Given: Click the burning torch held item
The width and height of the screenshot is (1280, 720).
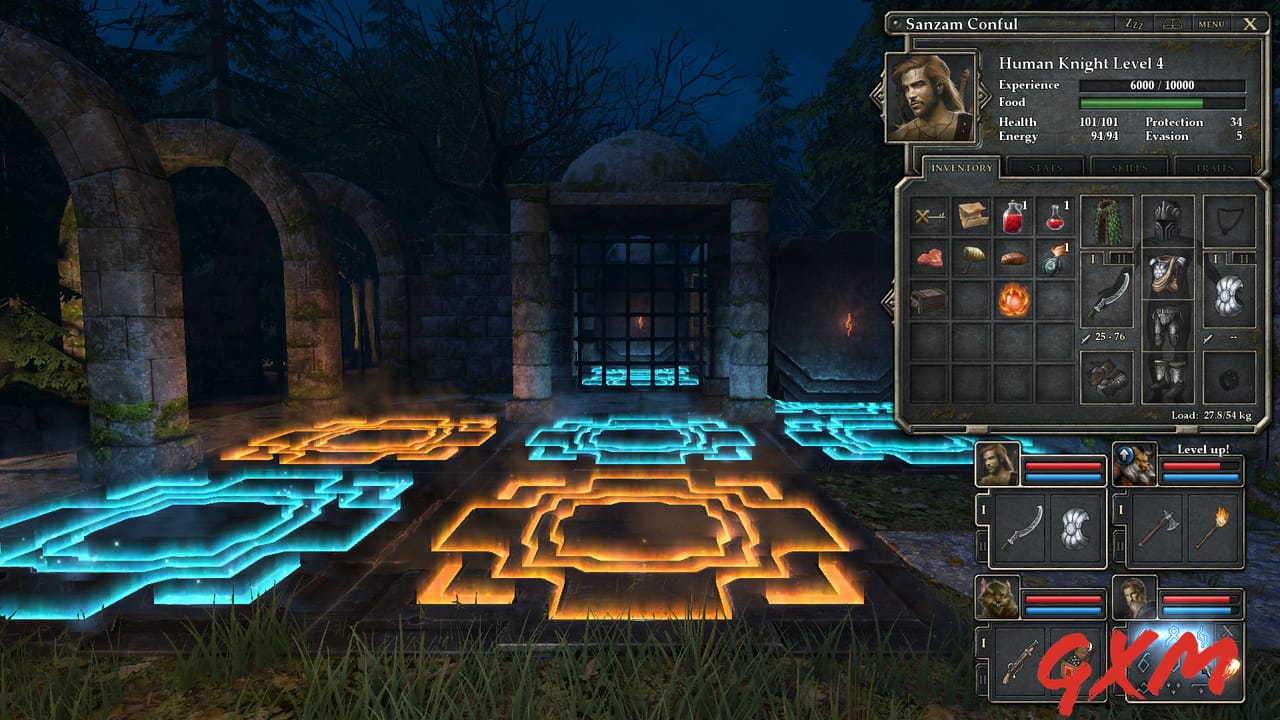Looking at the screenshot, I should pos(1212,529).
